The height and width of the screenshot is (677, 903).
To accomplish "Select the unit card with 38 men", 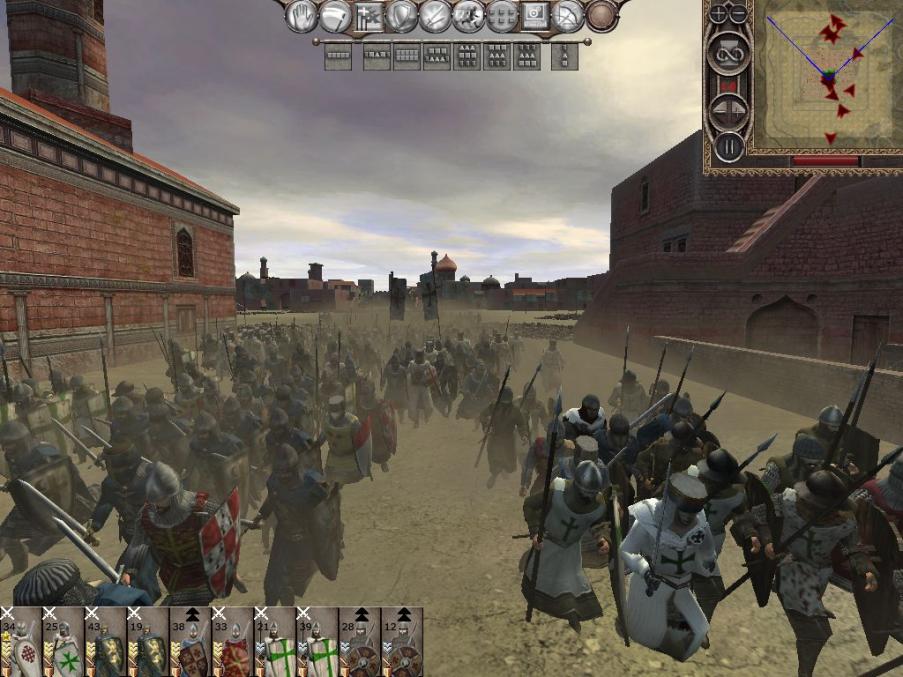I will 190,642.
